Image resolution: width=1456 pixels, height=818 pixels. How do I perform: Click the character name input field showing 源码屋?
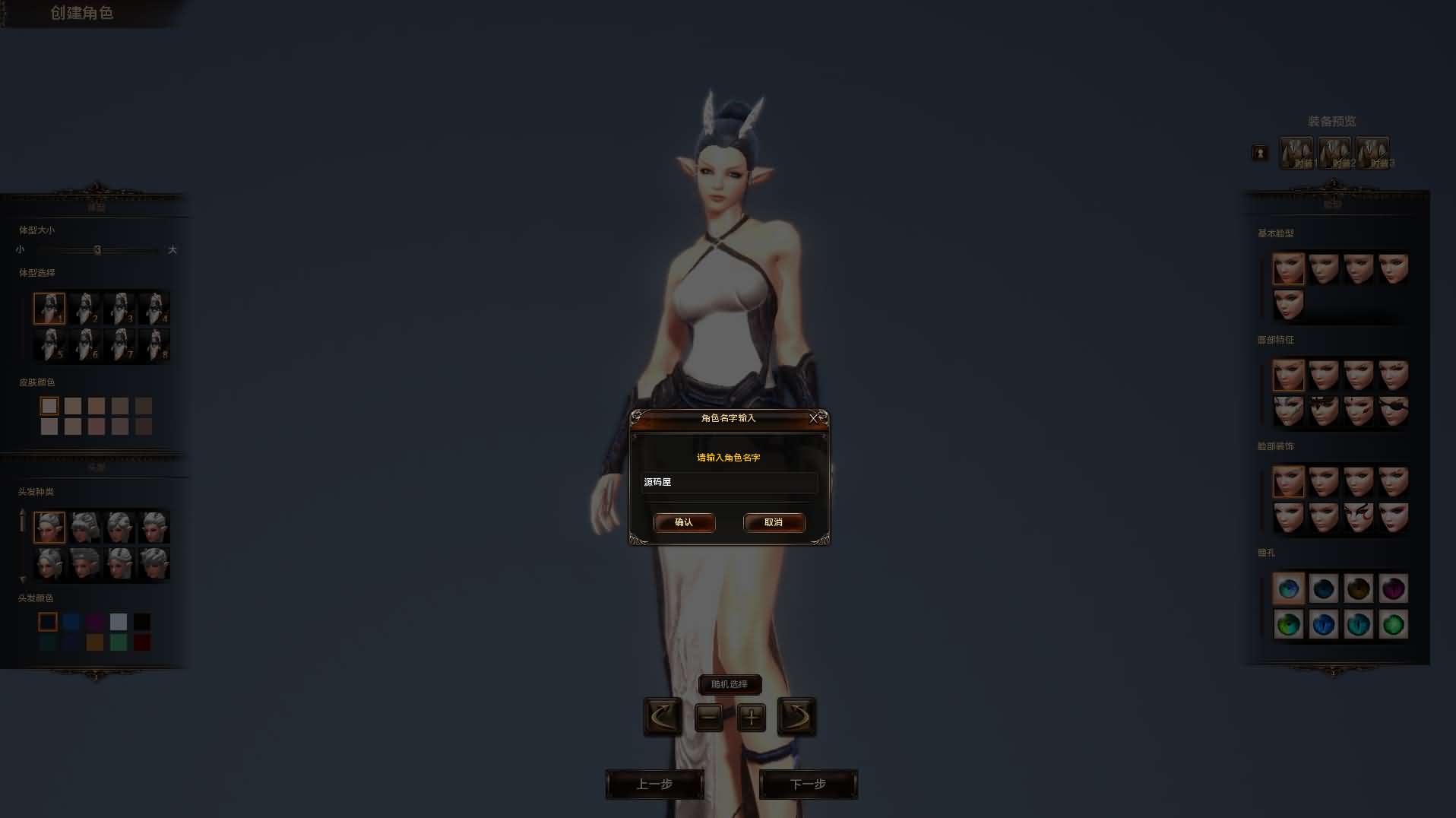coord(728,483)
